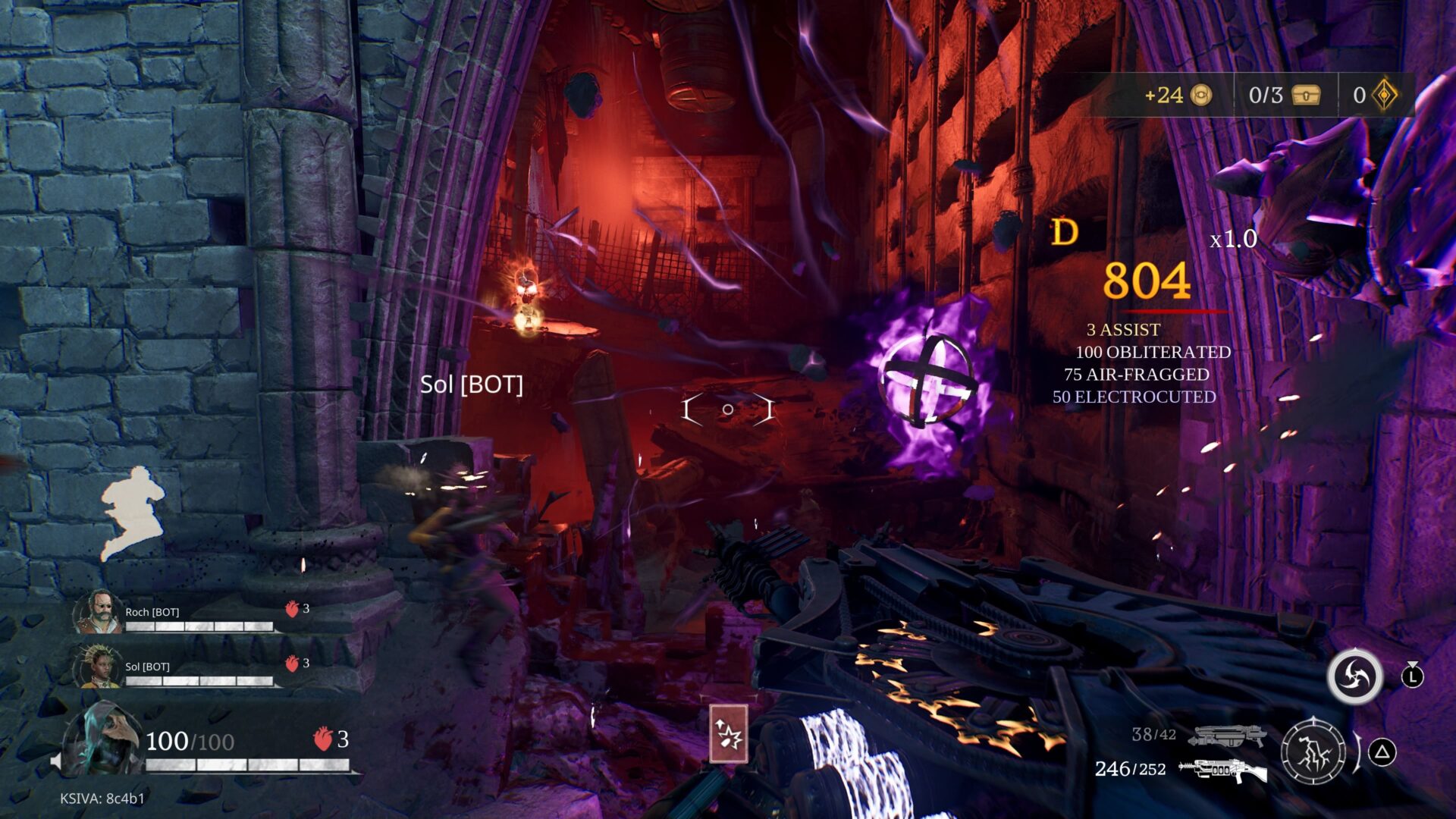The width and height of the screenshot is (1456, 819).
Task: Select the weapon with 246/252 ammo
Action: coord(1222,770)
